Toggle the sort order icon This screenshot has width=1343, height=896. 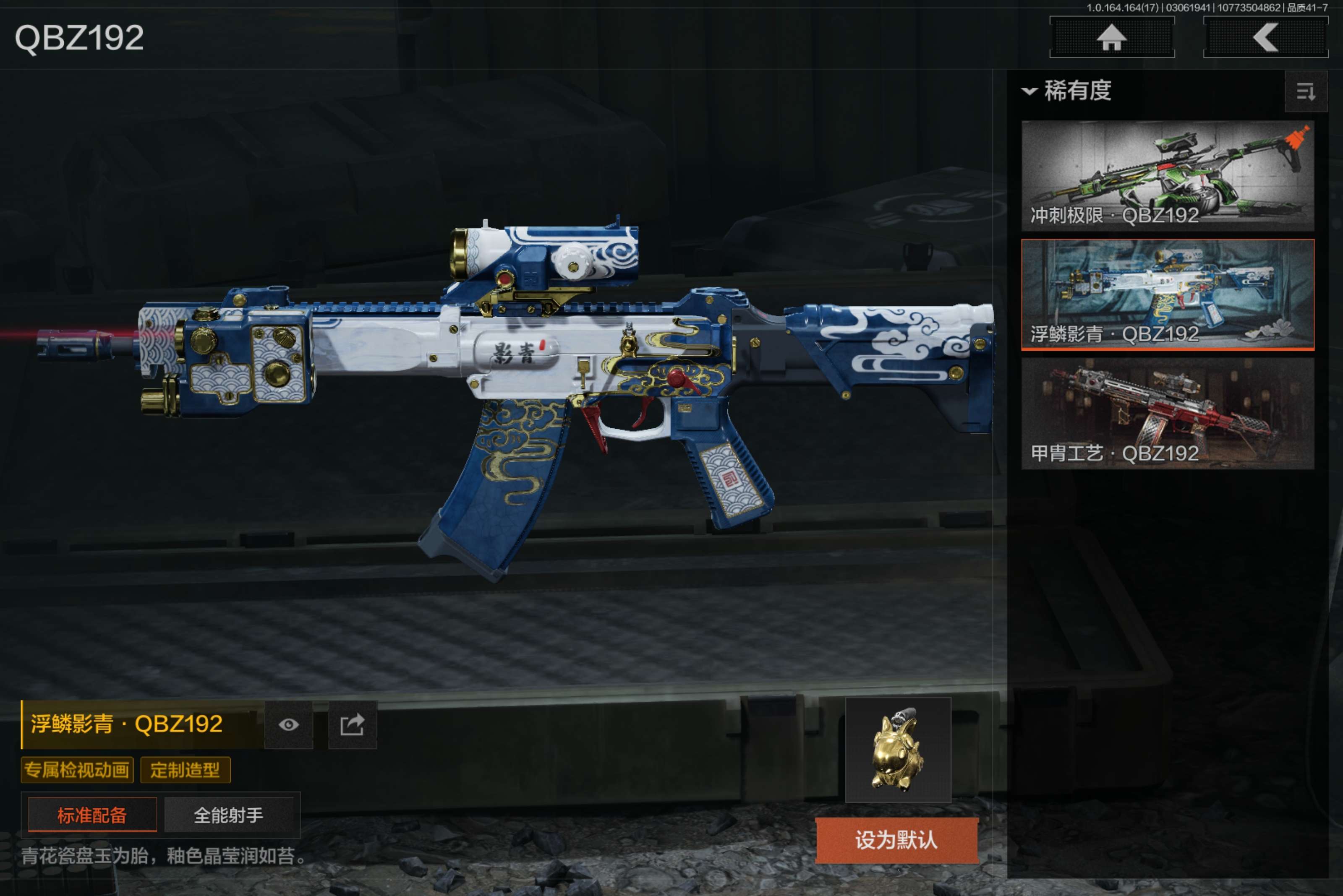[x=1305, y=91]
